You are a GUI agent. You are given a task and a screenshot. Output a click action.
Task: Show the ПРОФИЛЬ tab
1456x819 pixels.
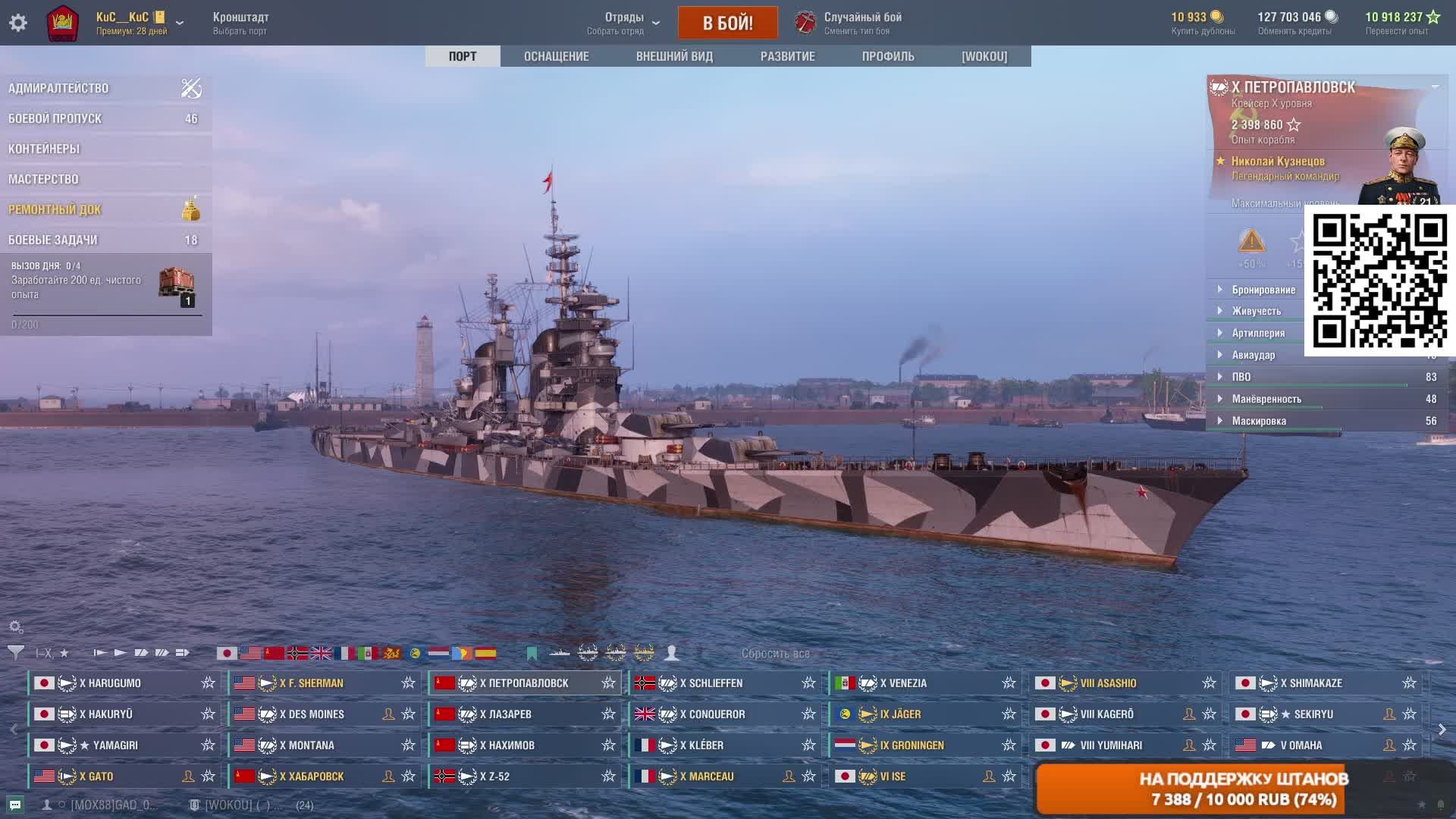click(x=888, y=56)
